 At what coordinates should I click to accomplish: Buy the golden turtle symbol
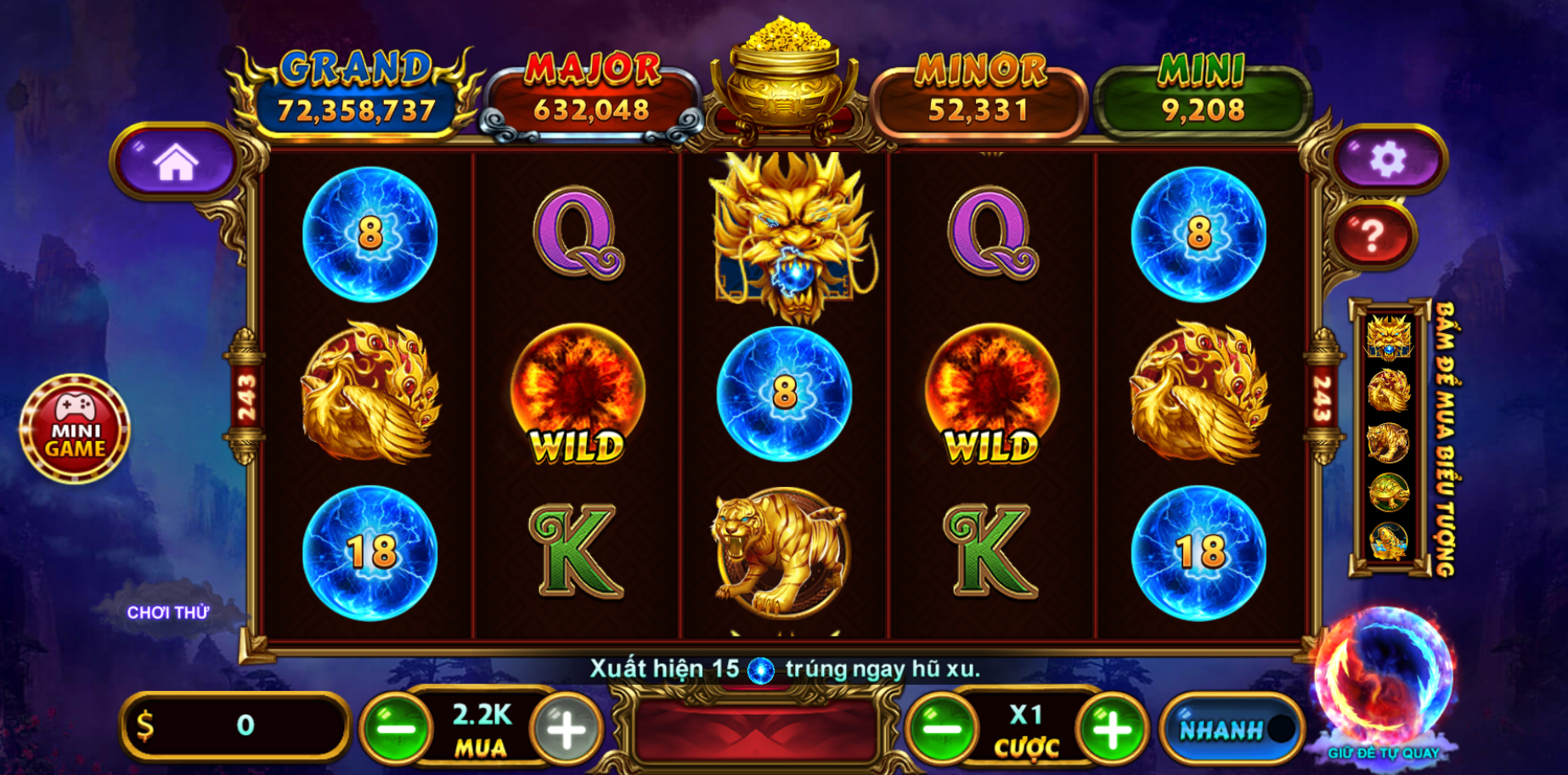coord(1389,492)
